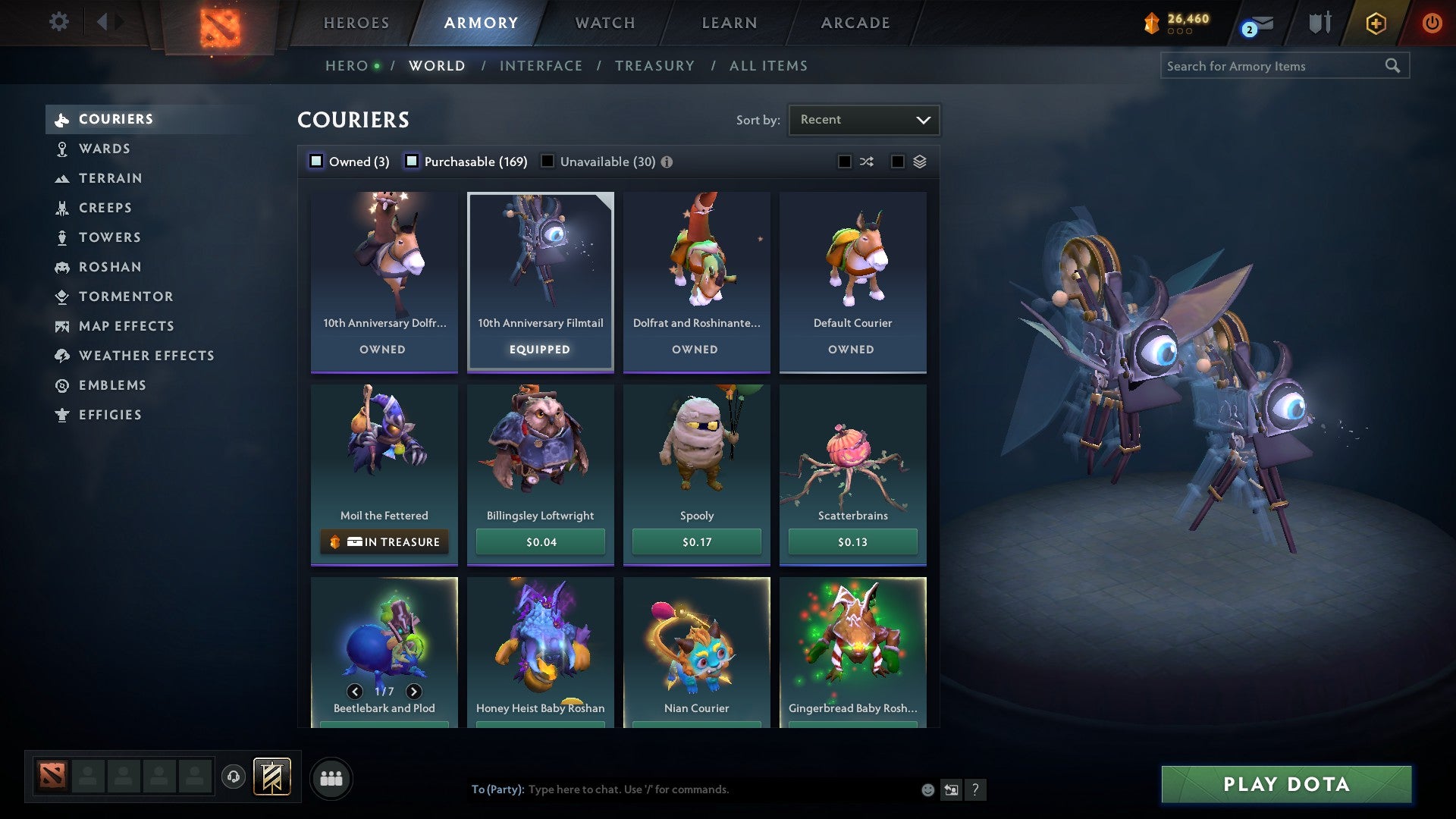Disable the Purchasable (169) filter
The height and width of the screenshot is (819, 1456).
pos(413,161)
